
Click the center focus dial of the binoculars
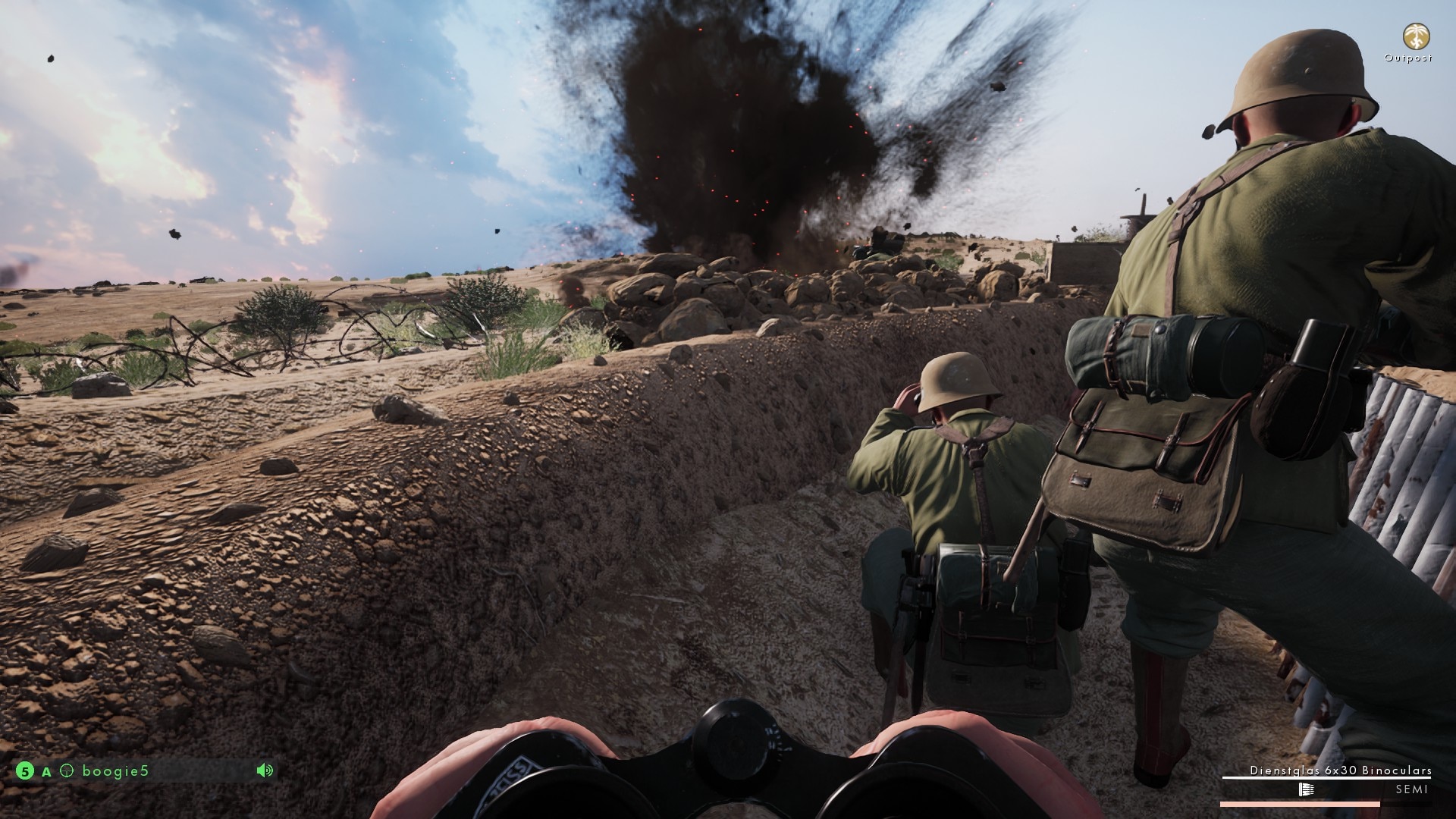733,746
